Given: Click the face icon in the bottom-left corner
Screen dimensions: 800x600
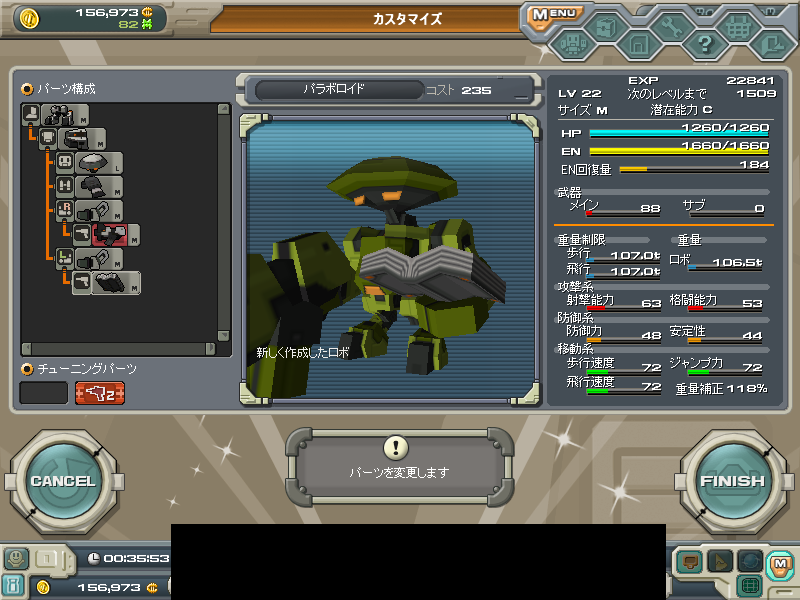Looking at the screenshot, I should coord(15,559).
